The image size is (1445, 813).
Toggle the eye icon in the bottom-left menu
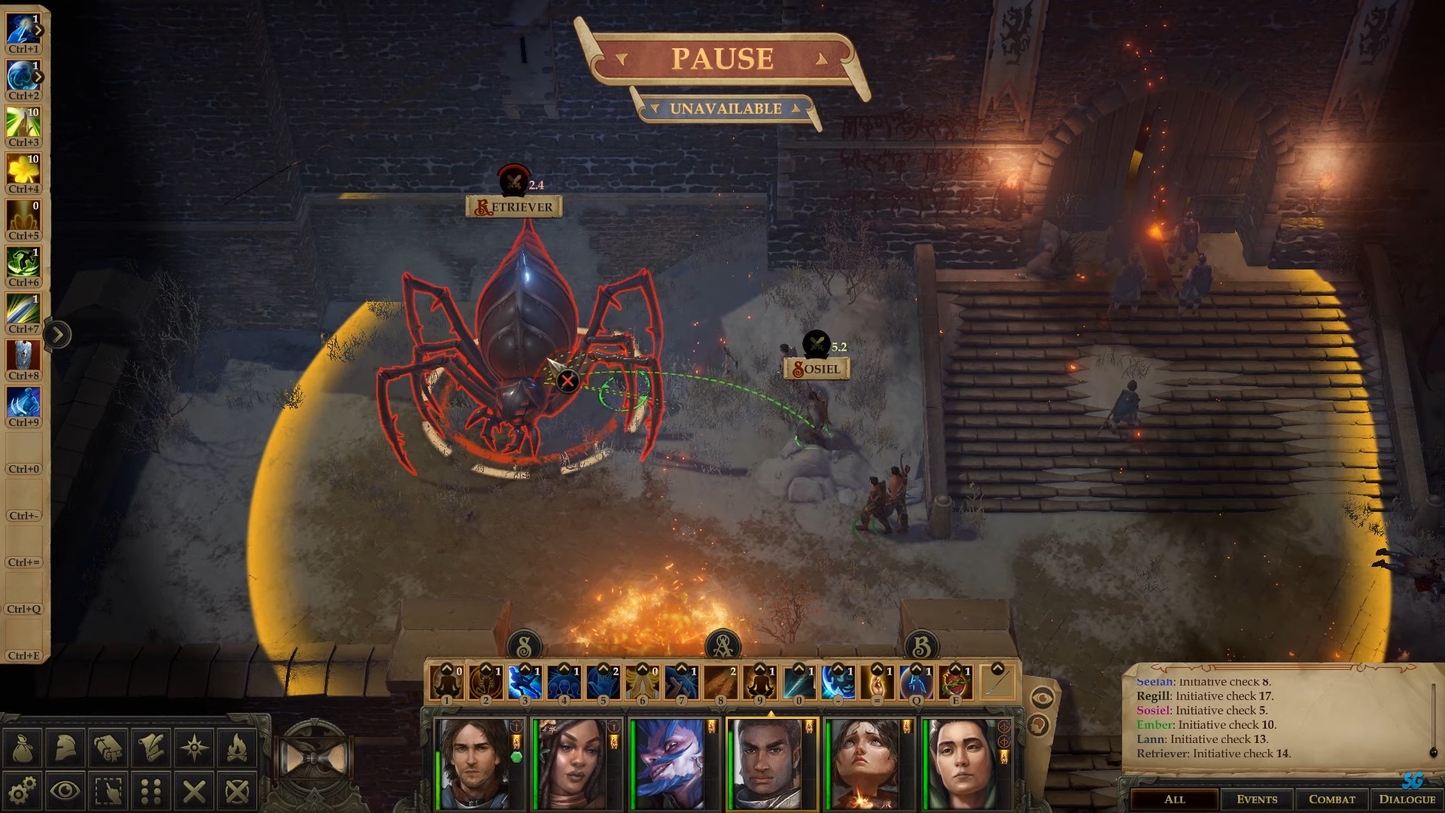coord(65,791)
